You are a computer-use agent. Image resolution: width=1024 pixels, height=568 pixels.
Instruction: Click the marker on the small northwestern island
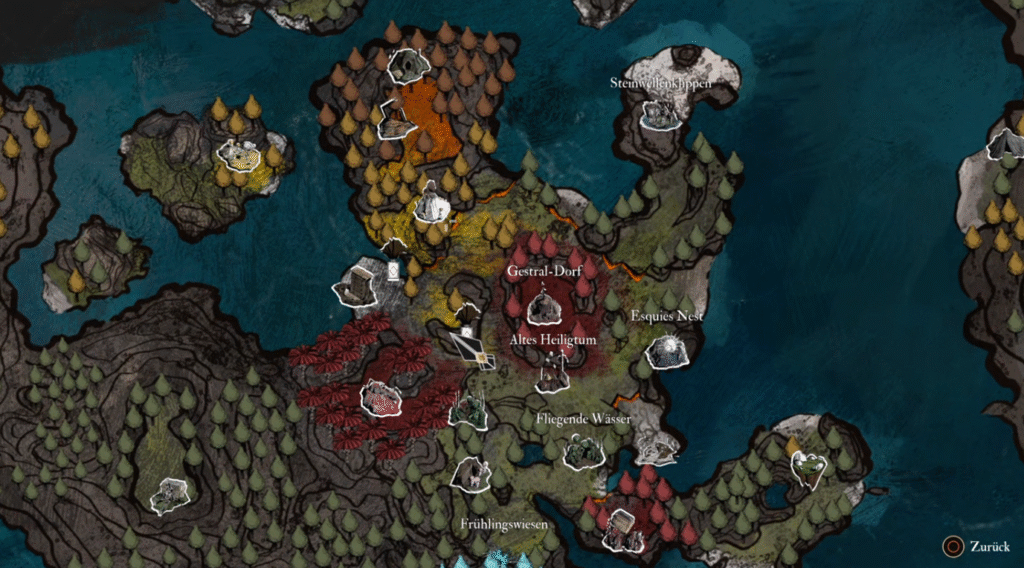pyautogui.click(x=238, y=155)
